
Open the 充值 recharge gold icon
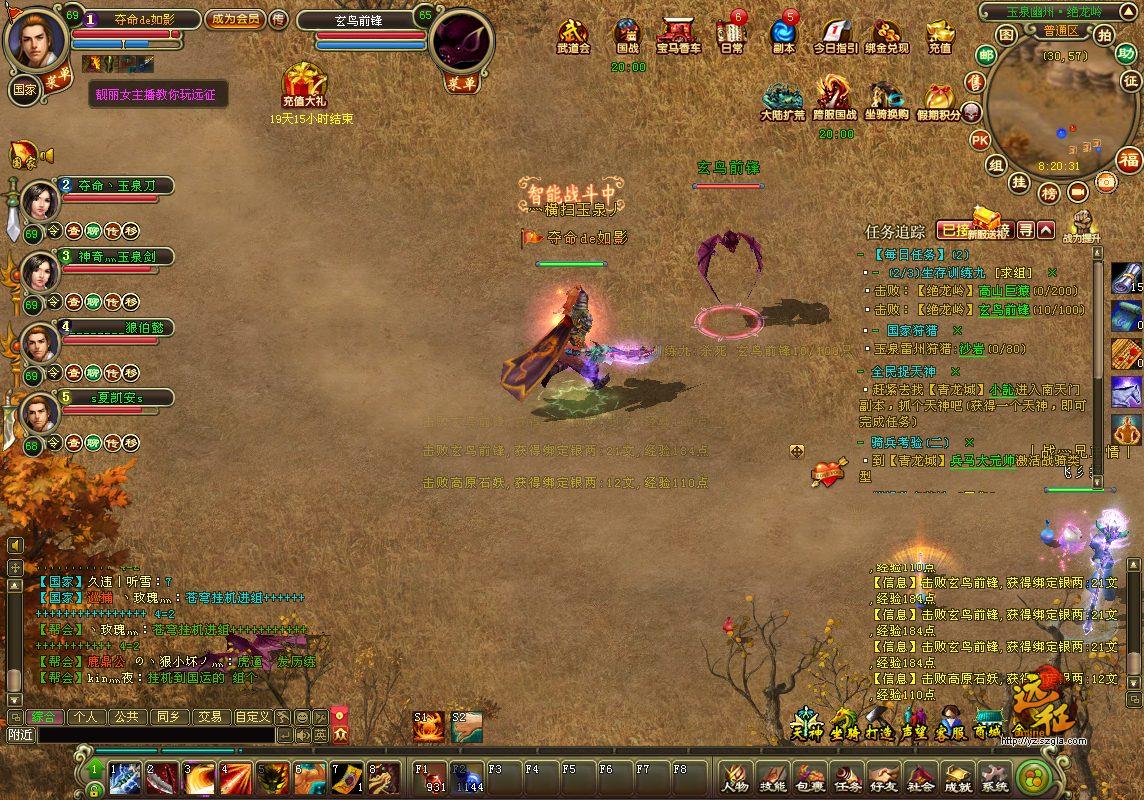point(939,35)
